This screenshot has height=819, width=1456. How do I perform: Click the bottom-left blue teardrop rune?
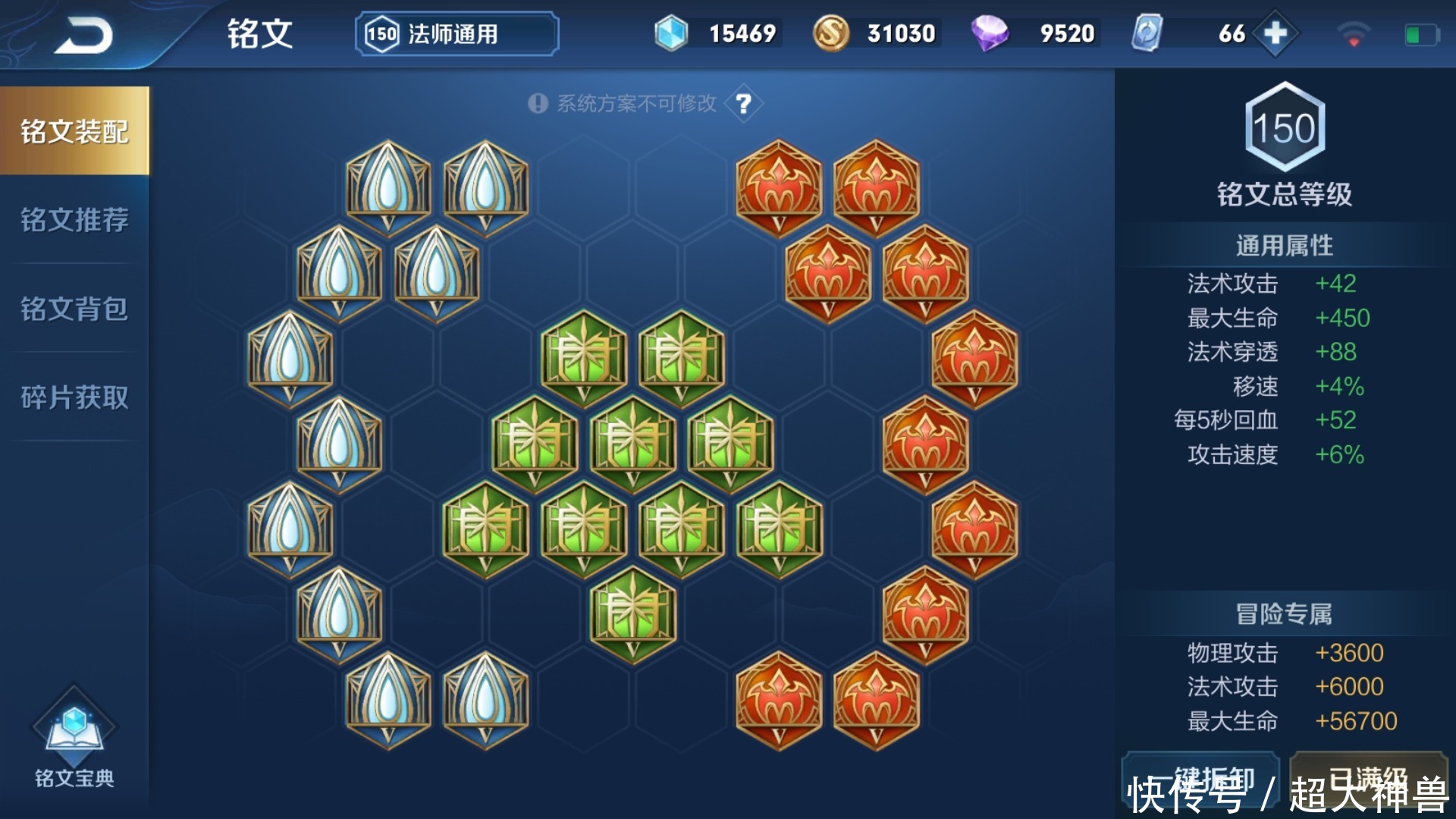(x=388, y=698)
